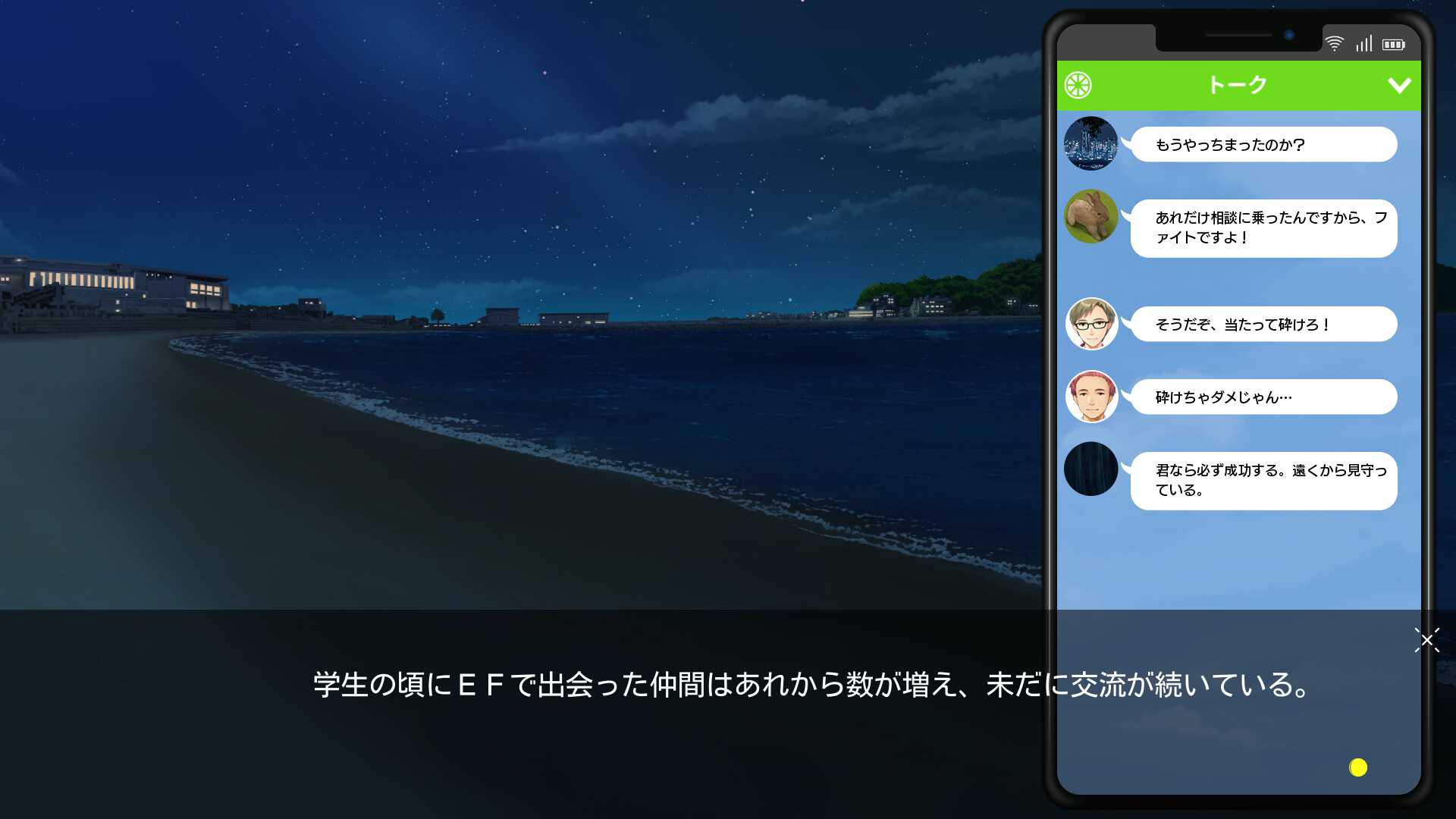Tap the ファイトですよ！ encouragement message
Screen dimensions: 1456x819
(x=1263, y=228)
